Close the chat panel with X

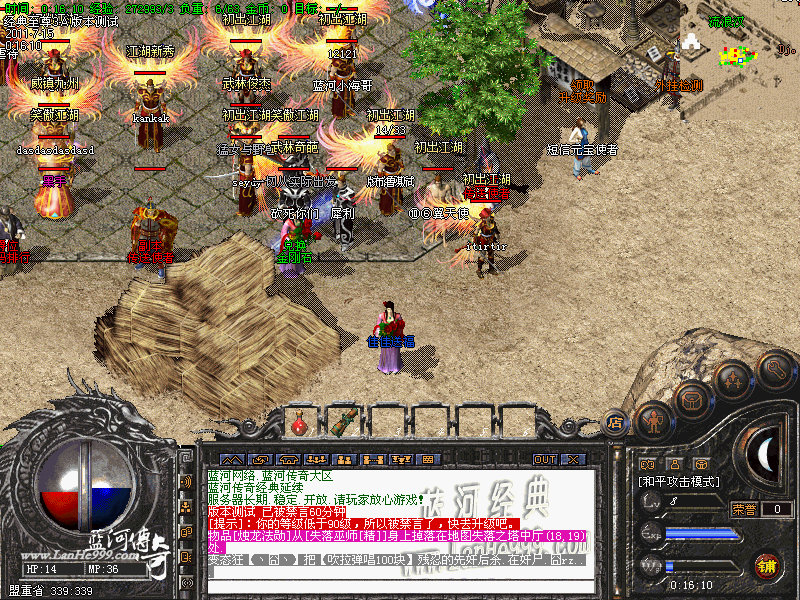[575, 459]
